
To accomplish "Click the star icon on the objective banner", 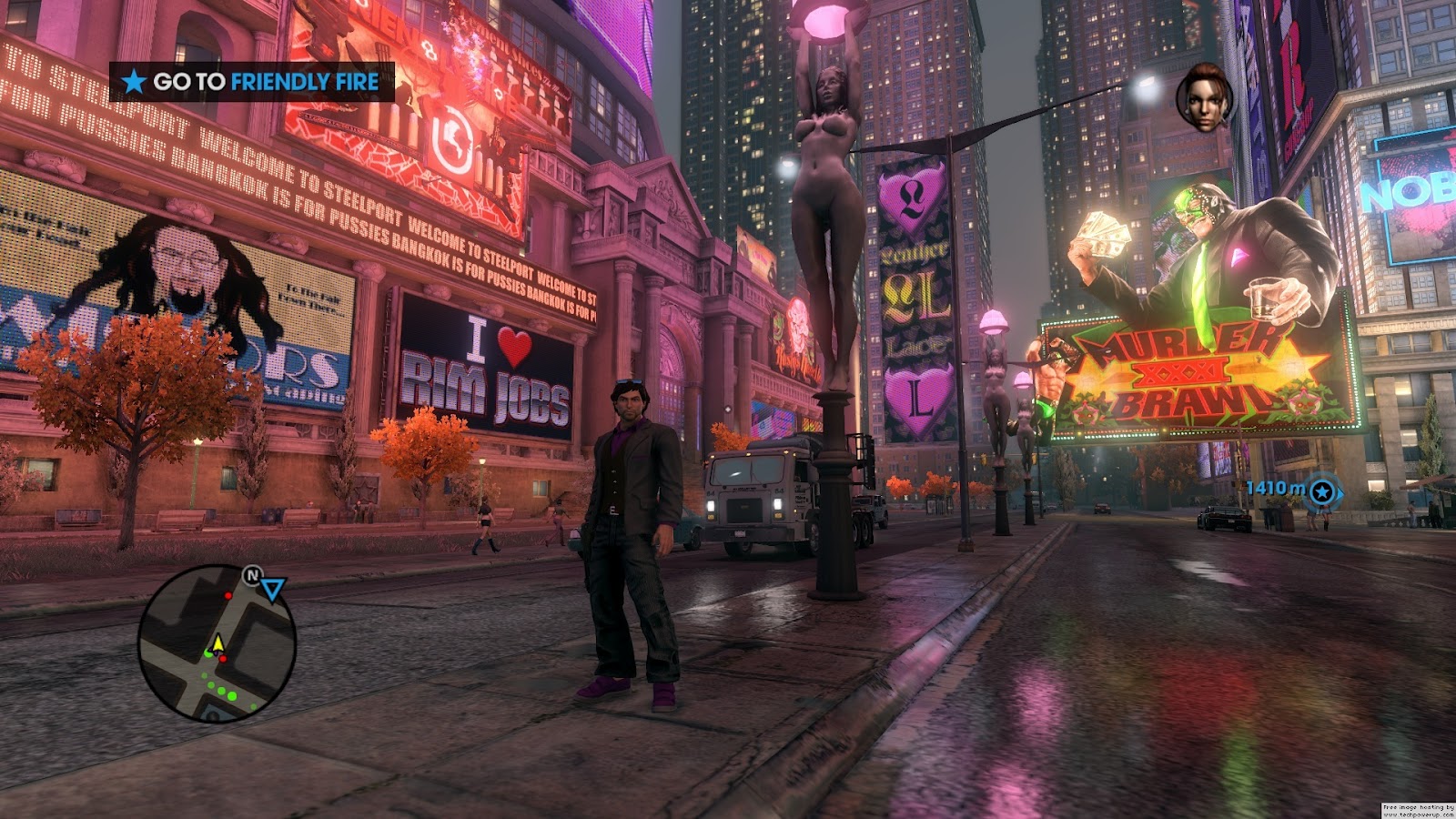I will pos(133,81).
